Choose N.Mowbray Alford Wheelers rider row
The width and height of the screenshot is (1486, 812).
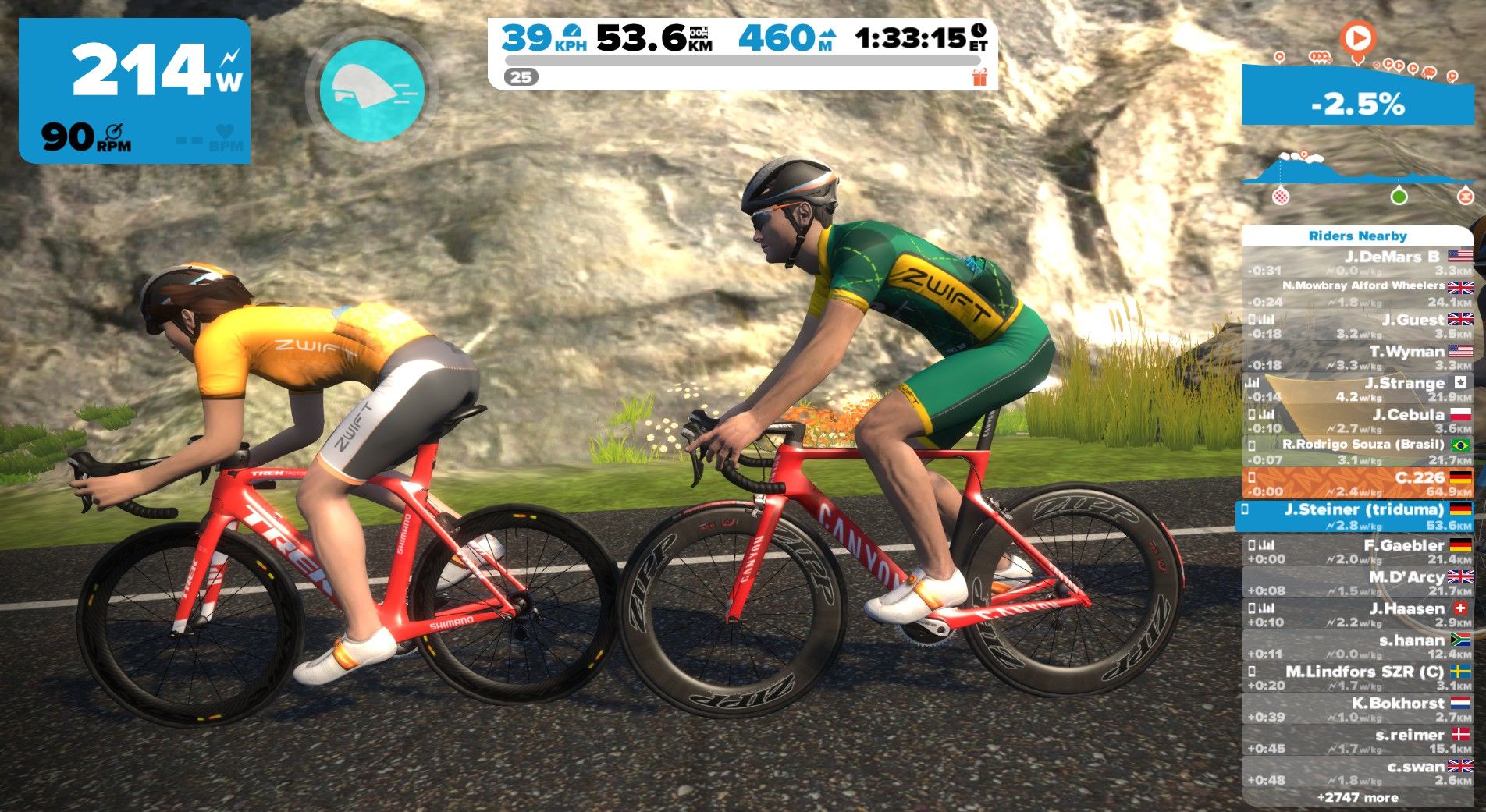(x=1358, y=293)
